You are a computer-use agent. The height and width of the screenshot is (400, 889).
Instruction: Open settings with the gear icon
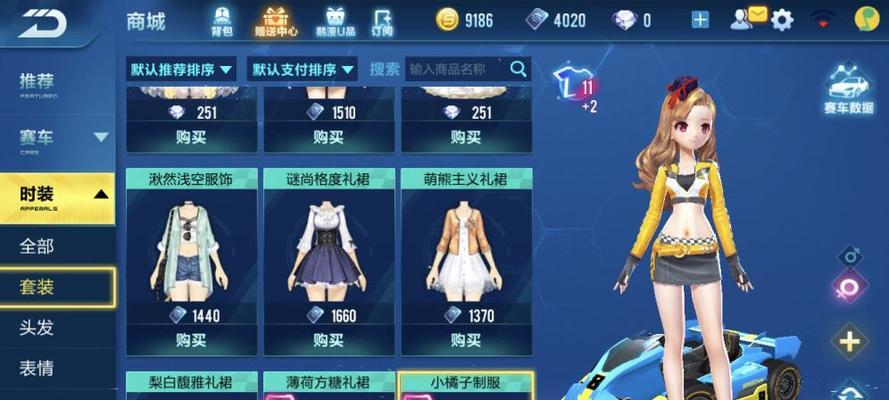click(x=782, y=20)
